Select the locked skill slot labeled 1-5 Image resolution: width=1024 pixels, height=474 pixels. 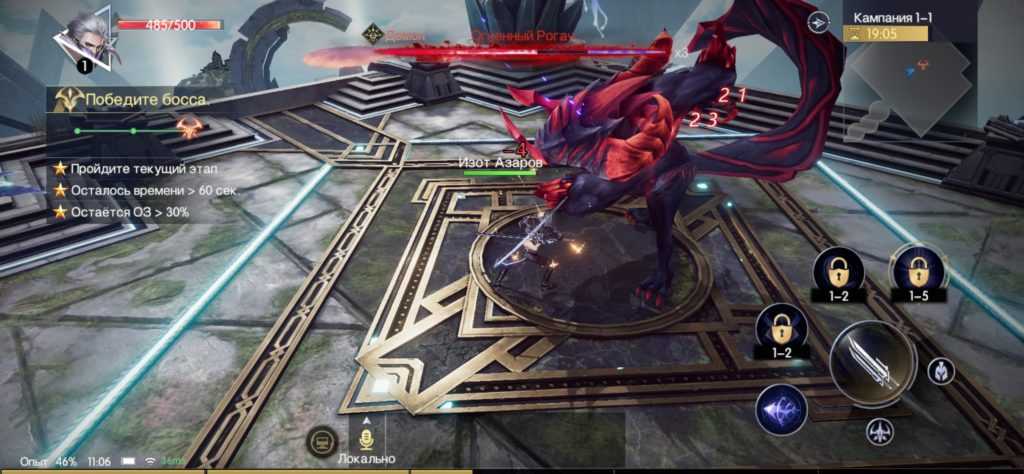pyautogui.click(x=917, y=271)
